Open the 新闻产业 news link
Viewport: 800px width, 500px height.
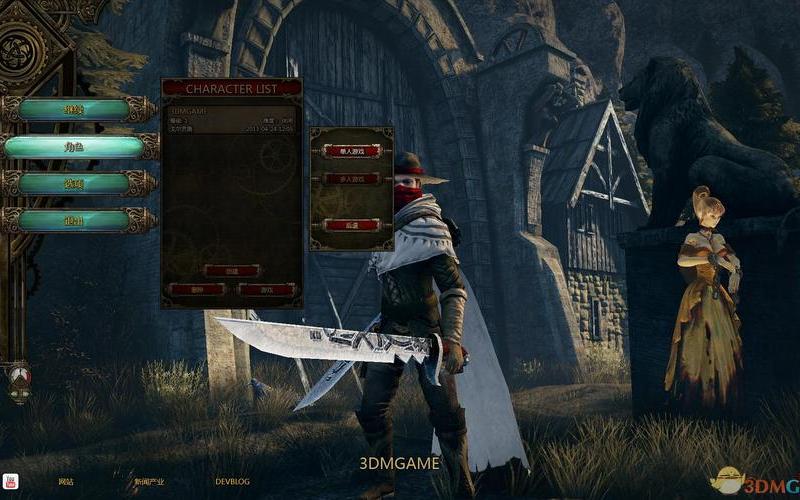point(149,482)
